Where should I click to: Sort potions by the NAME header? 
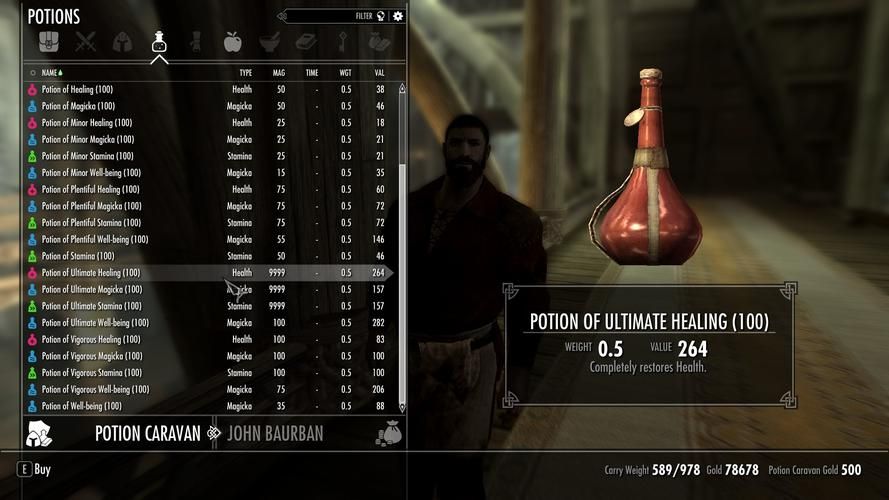pyautogui.click(x=50, y=73)
